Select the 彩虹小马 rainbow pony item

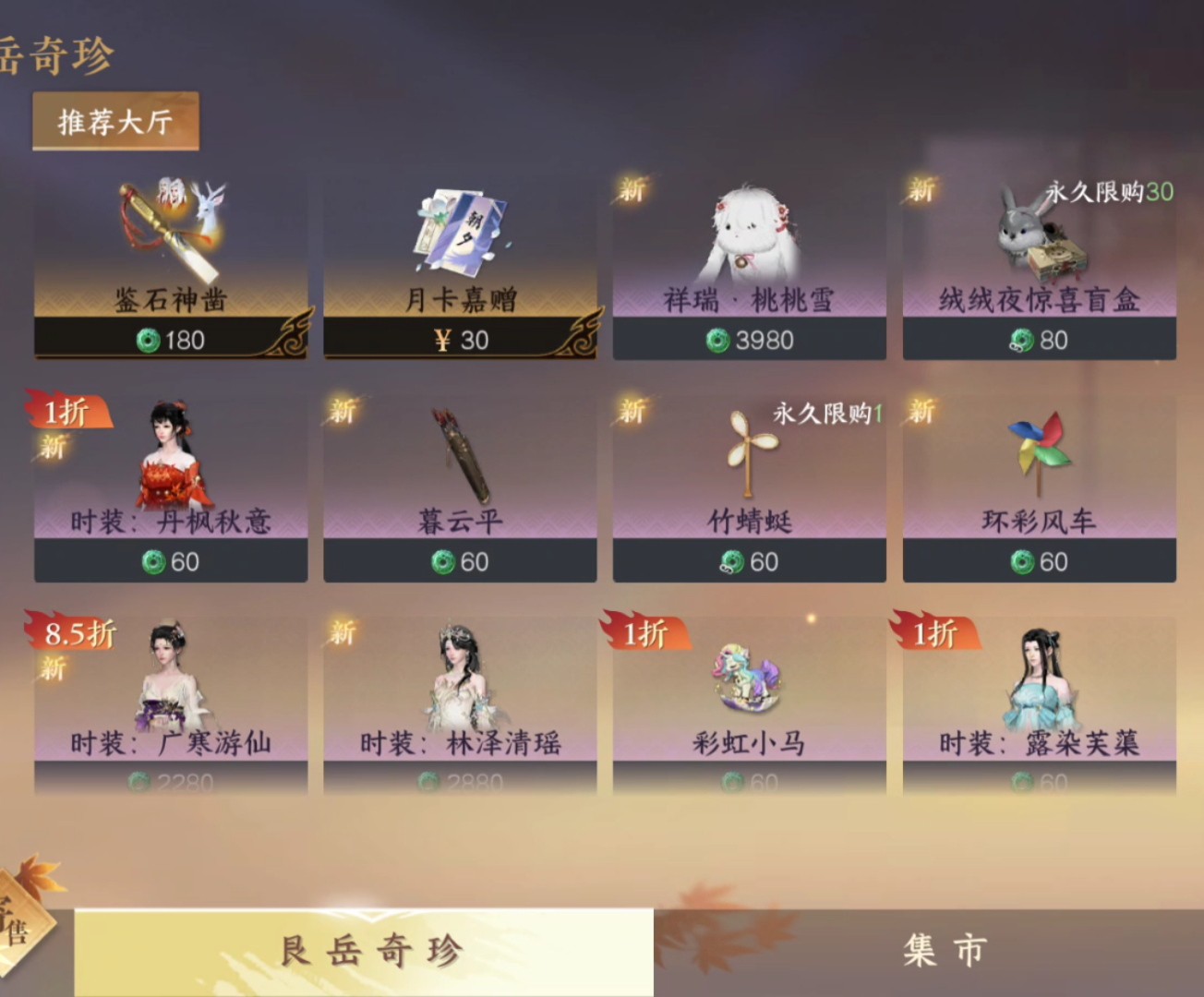[x=749, y=706]
